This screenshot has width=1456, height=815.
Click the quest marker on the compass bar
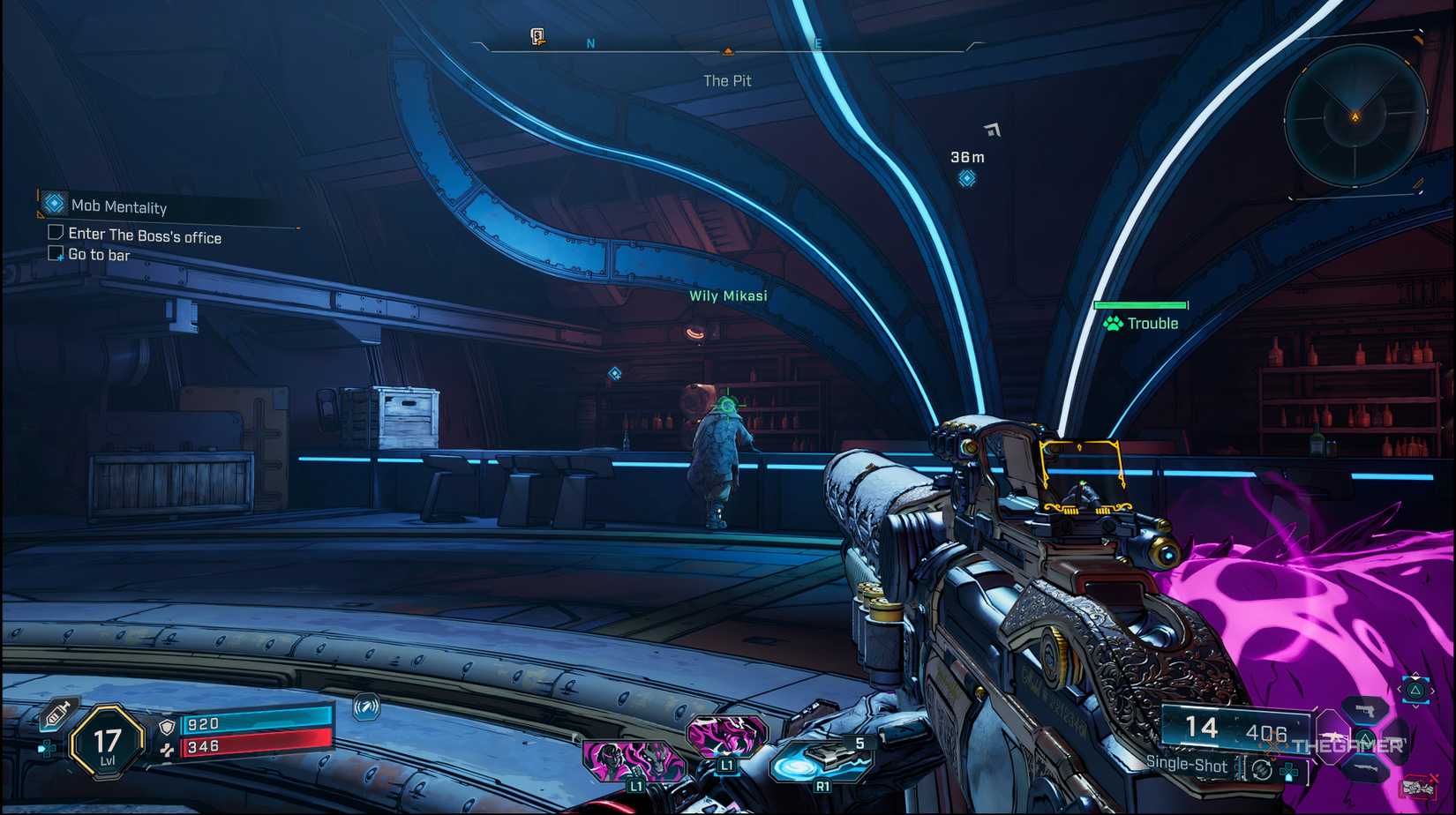(x=537, y=36)
